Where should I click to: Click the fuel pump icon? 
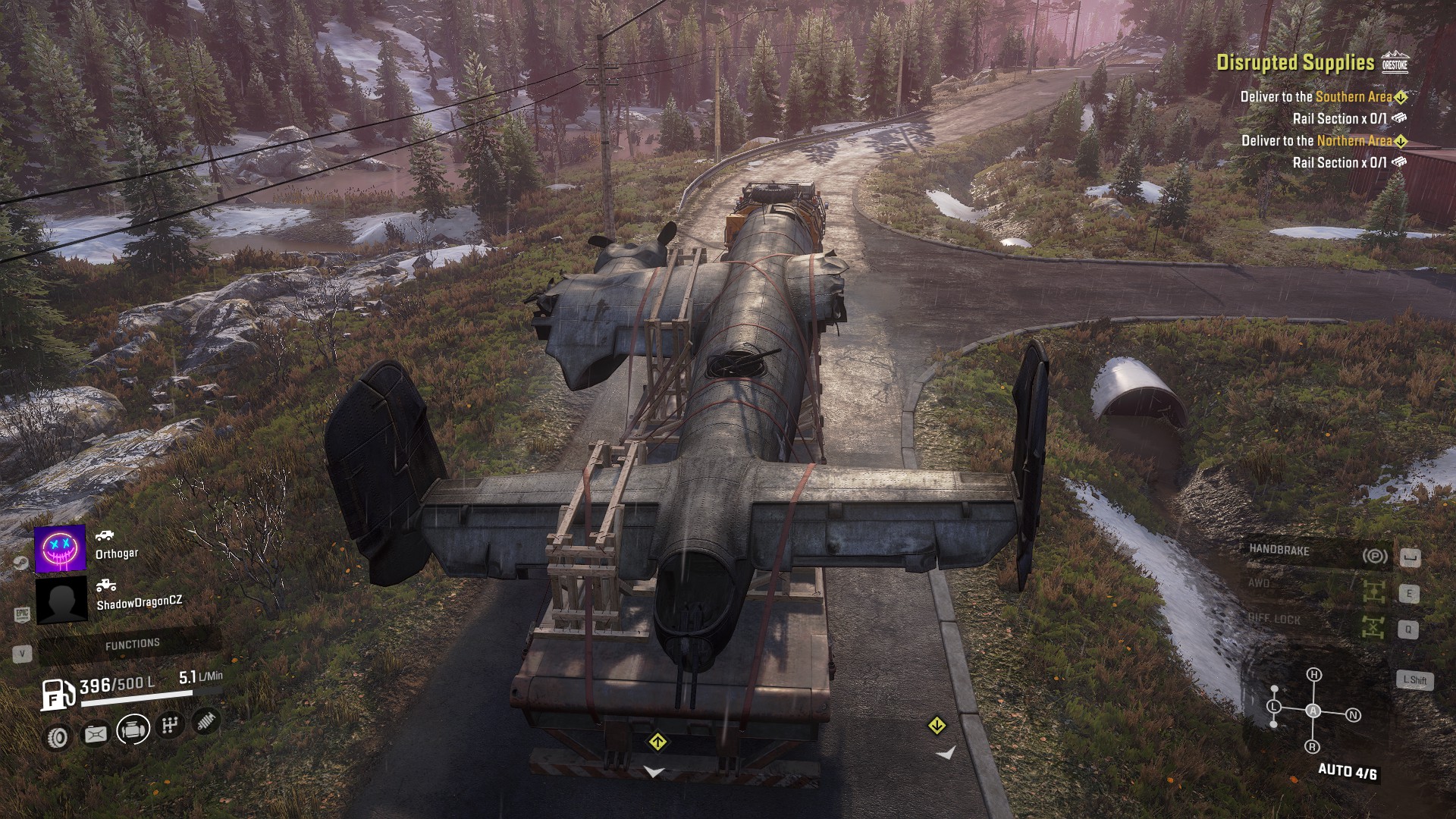(x=56, y=694)
